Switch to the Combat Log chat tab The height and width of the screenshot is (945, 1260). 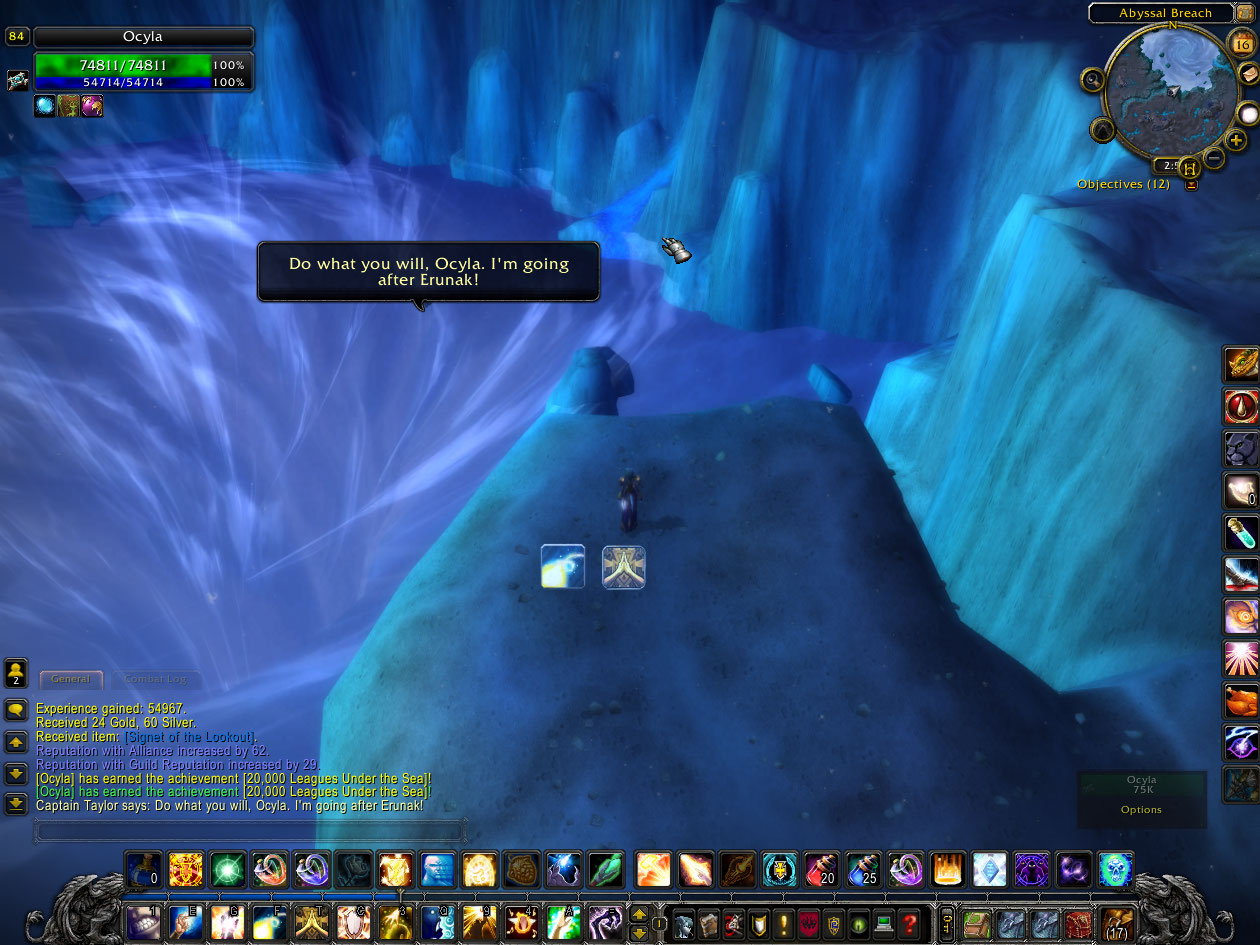[x=156, y=679]
